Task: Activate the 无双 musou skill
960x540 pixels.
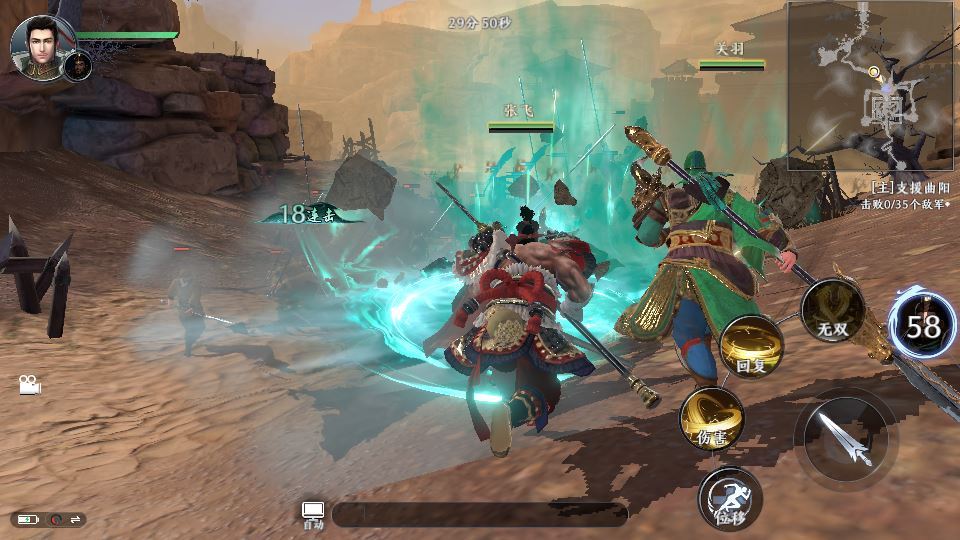Action: point(832,311)
